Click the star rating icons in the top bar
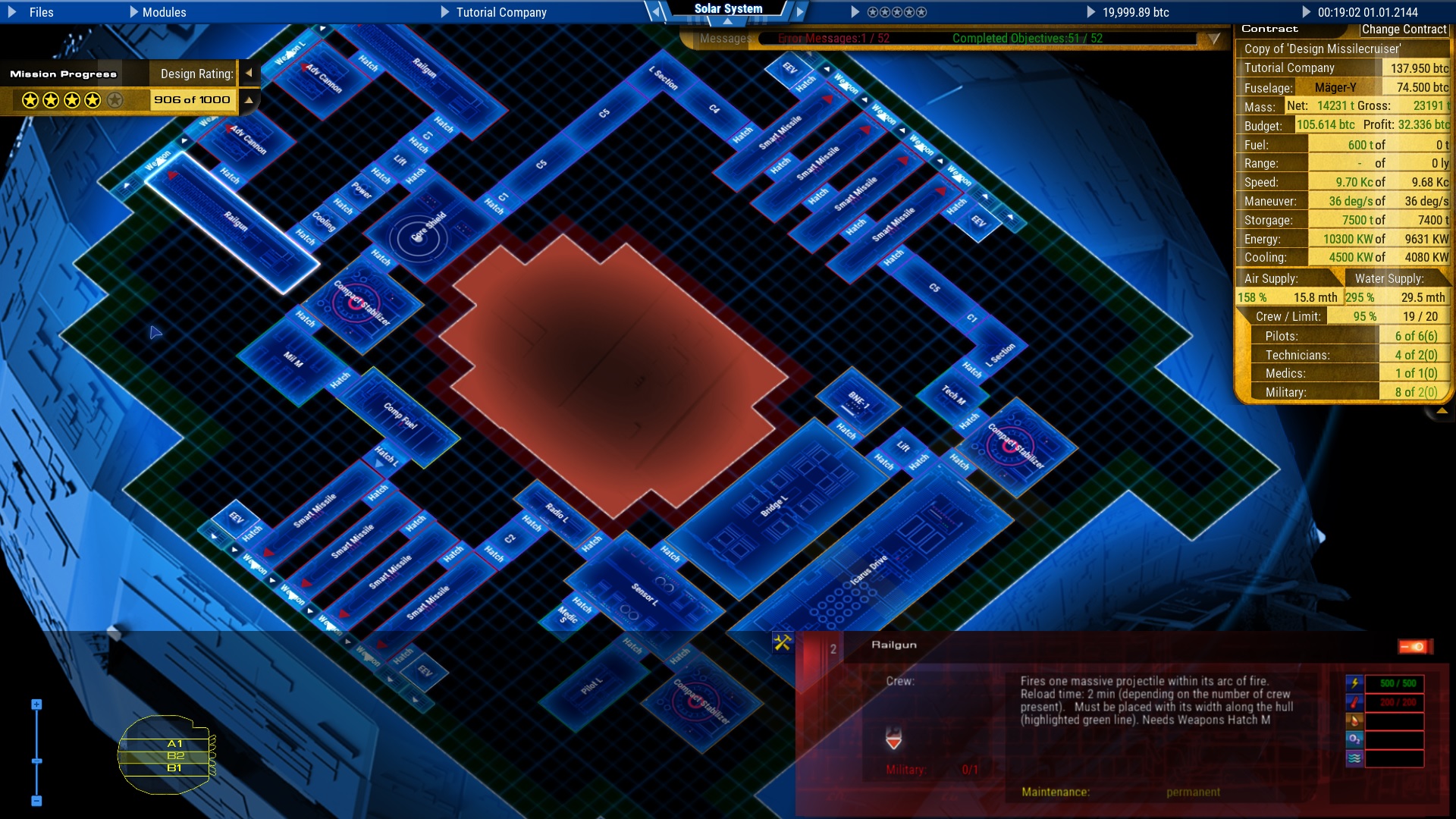Image resolution: width=1456 pixels, height=819 pixels. [x=899, y=12]
